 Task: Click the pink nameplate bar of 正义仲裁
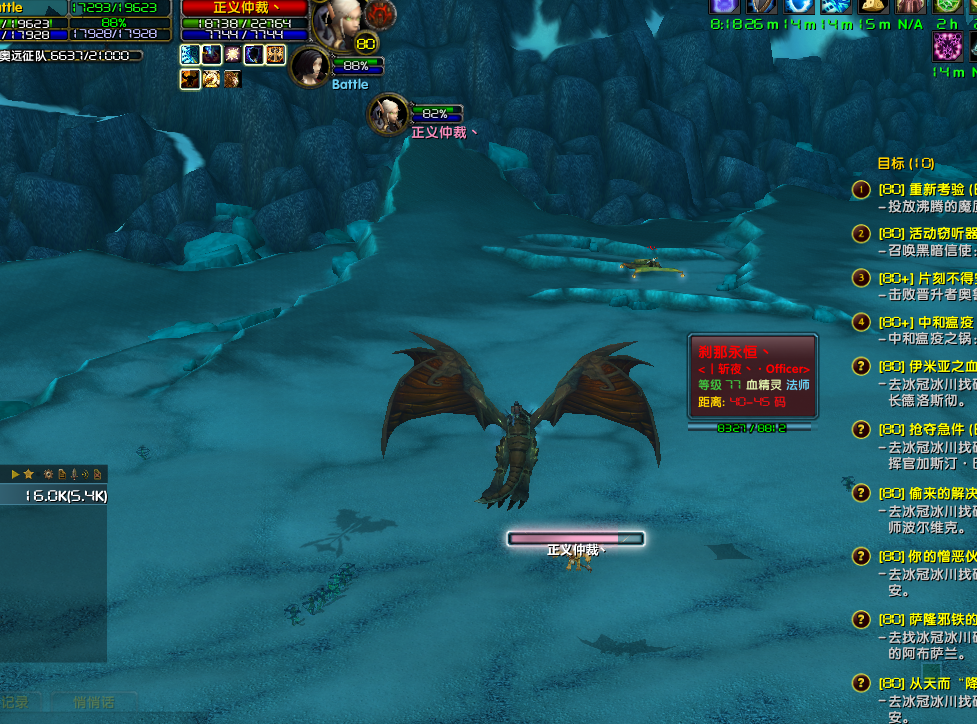[x=575, y=538]
